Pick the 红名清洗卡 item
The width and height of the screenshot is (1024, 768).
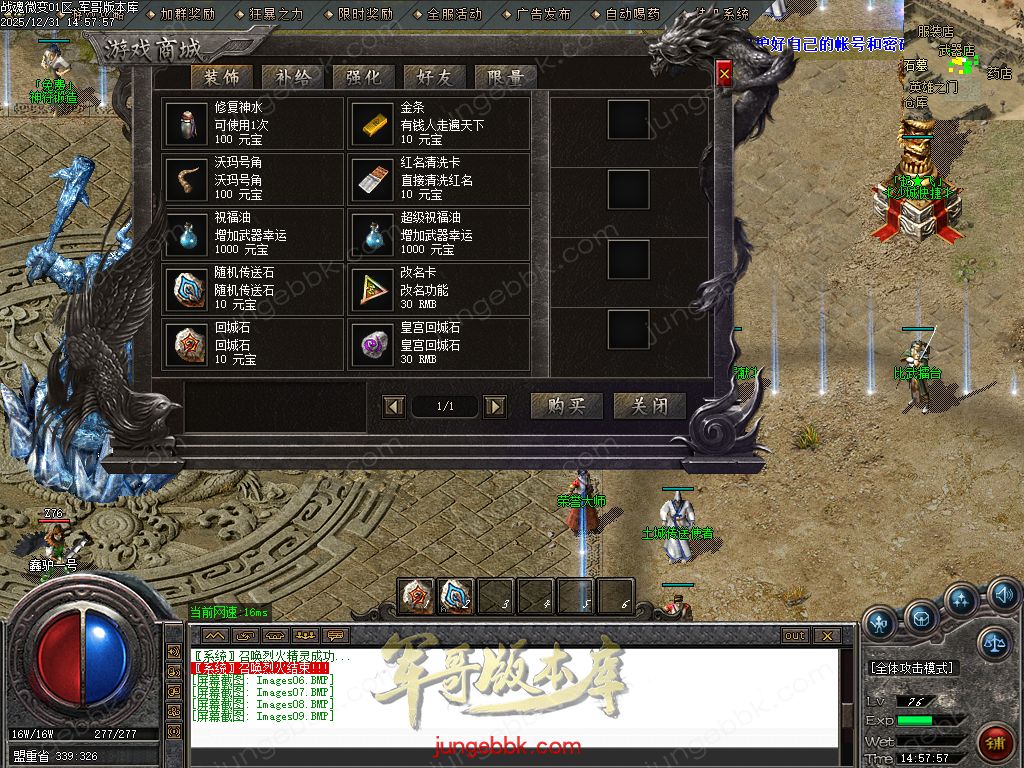pos(439,180)
